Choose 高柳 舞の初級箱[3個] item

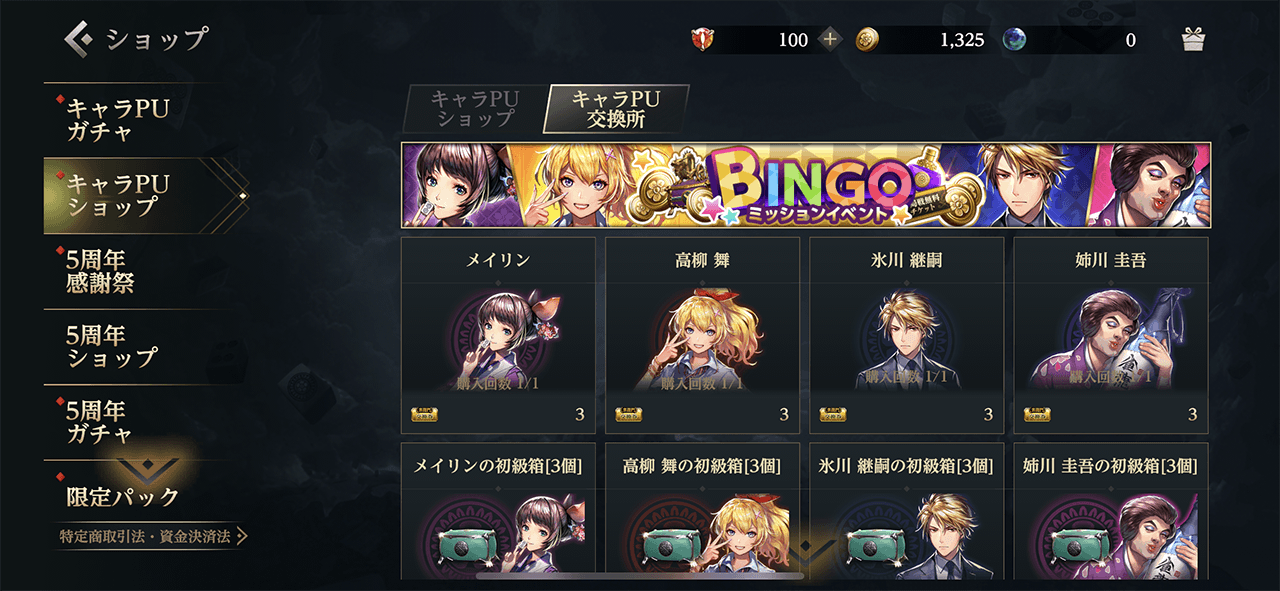702,511
